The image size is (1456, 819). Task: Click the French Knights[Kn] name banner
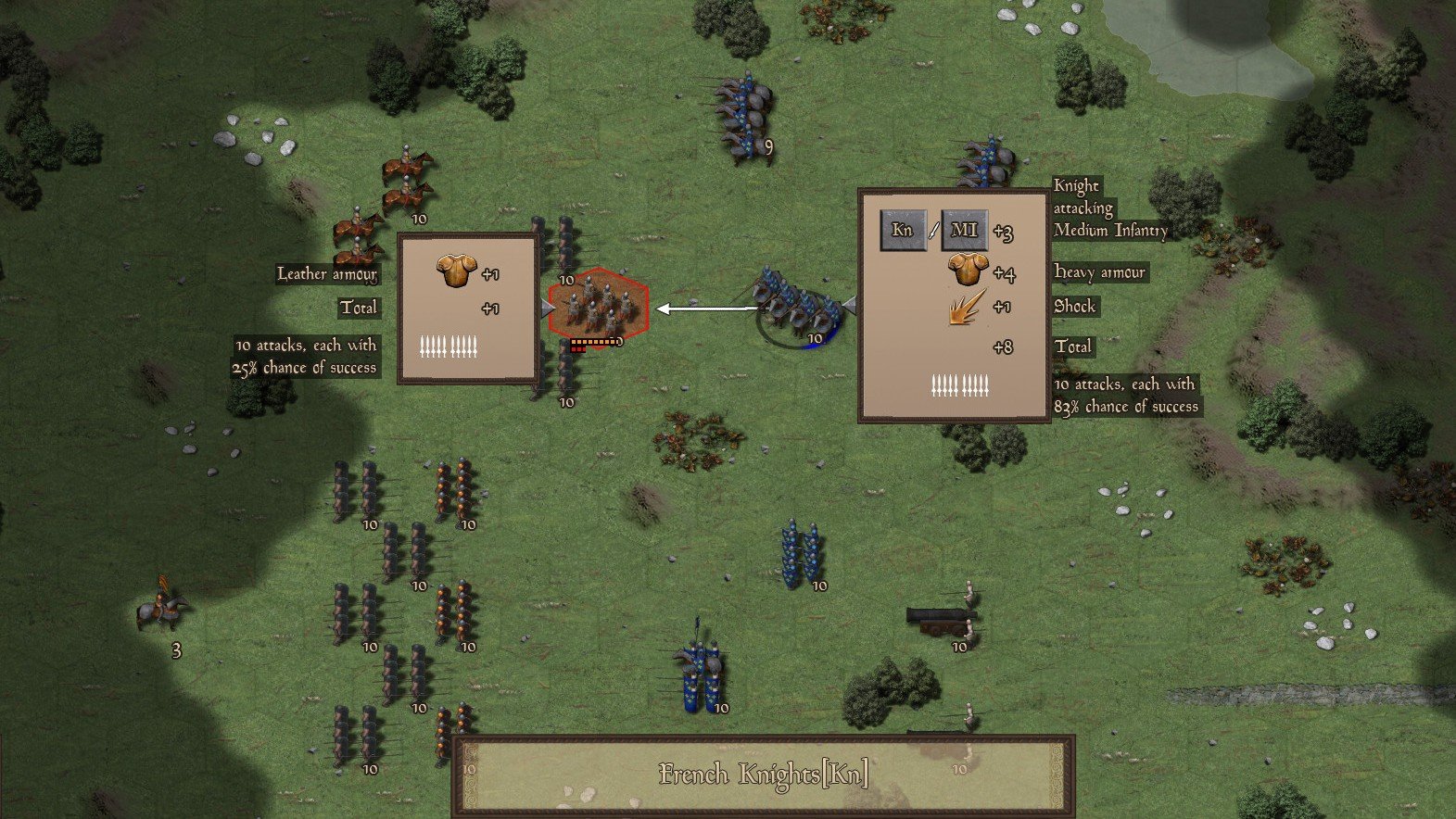pyautogui.click(x=764, y=775)
